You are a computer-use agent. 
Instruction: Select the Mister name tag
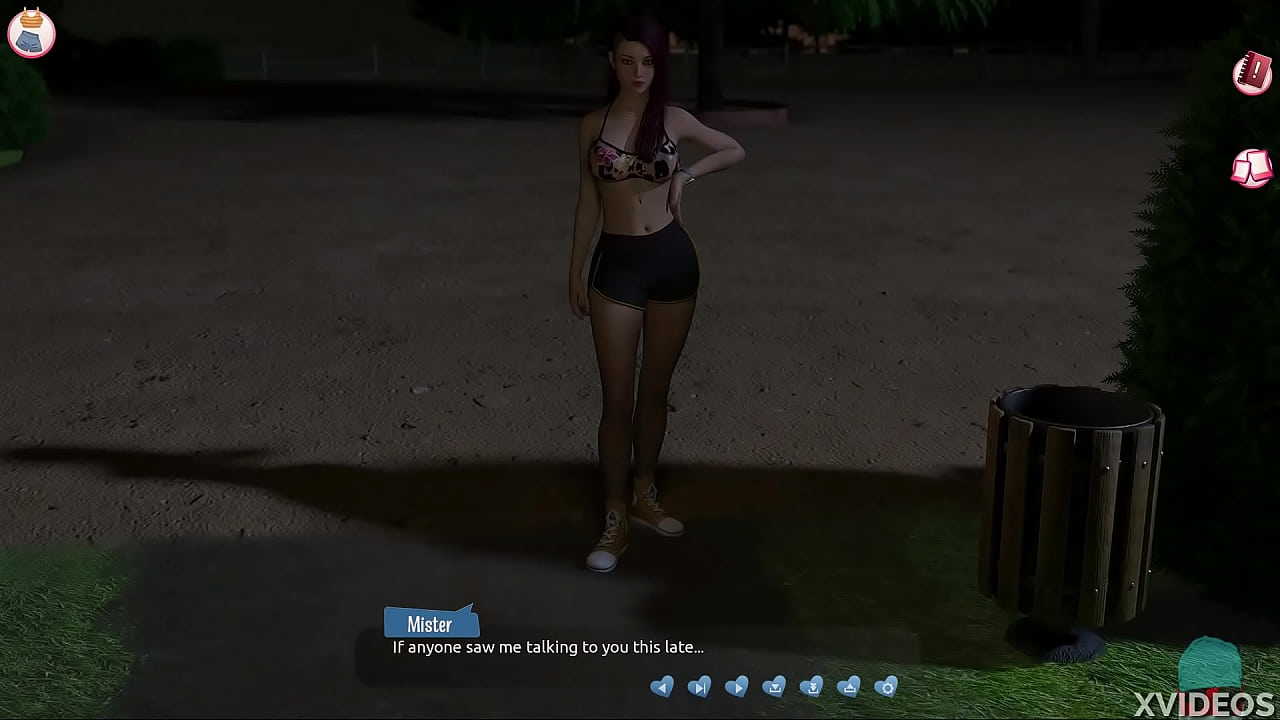pyautogui.click(x=431, y=623)
